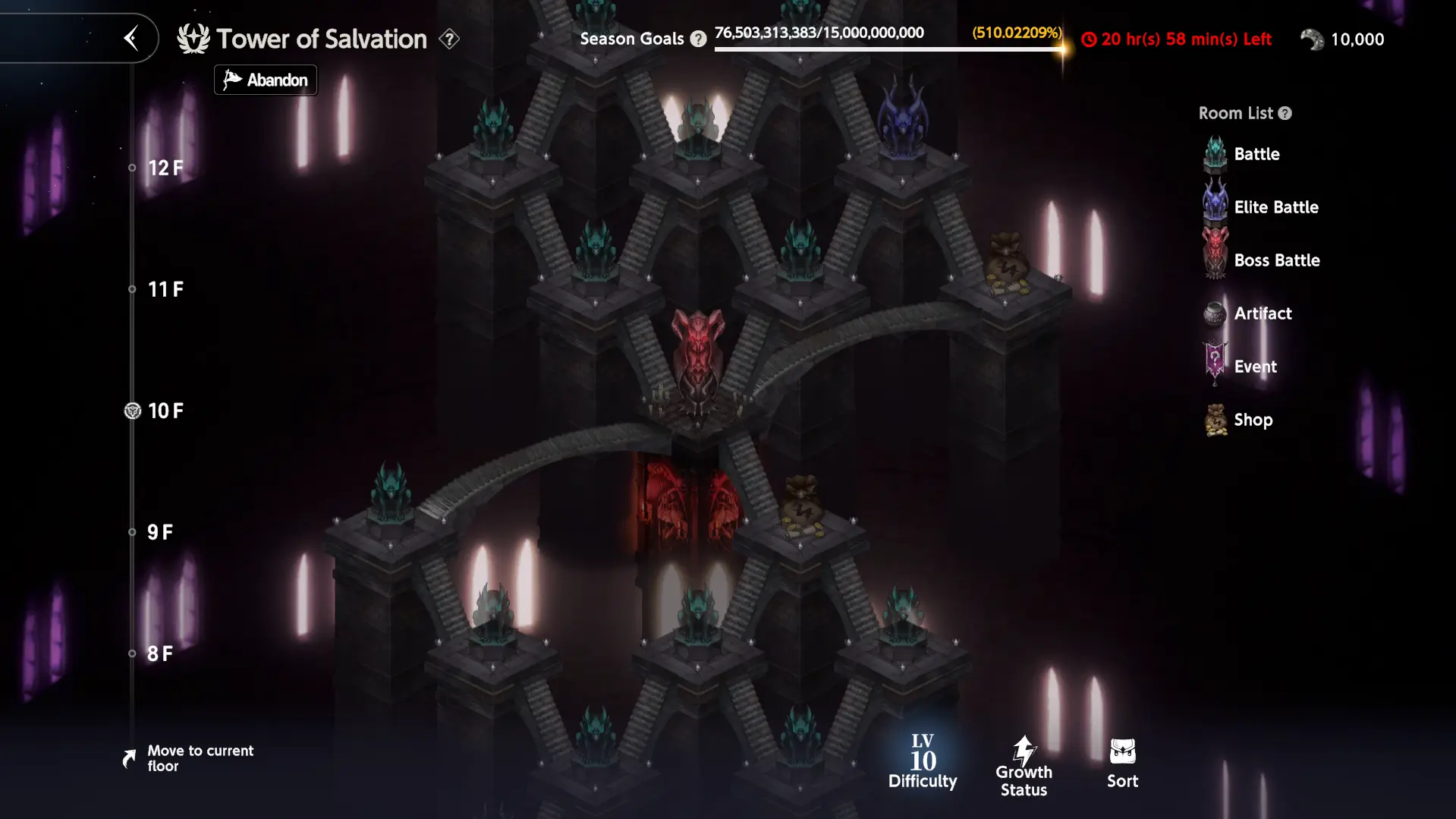1456x819 pixels.
Task: Open Room List help tooltip
Action: (x=1285, y=113)
